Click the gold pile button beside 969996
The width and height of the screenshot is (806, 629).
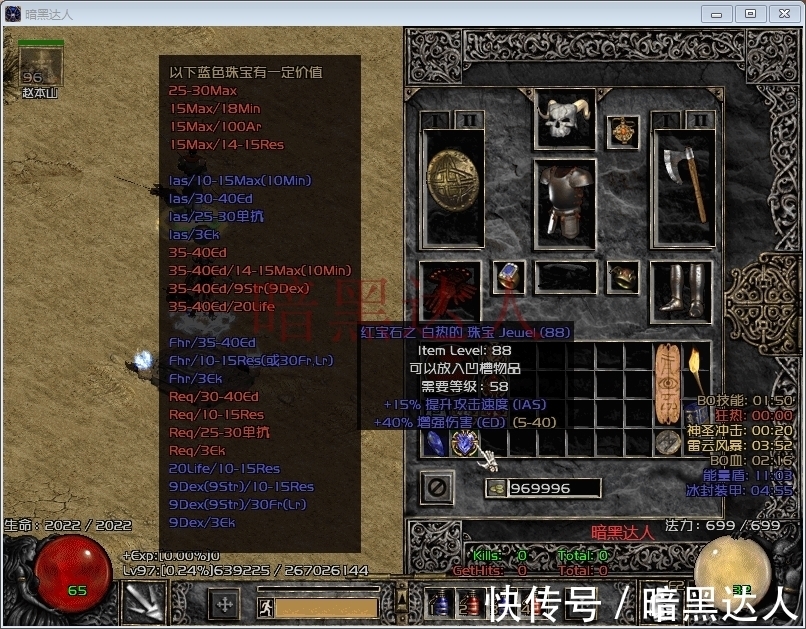[x=496, y=488]
